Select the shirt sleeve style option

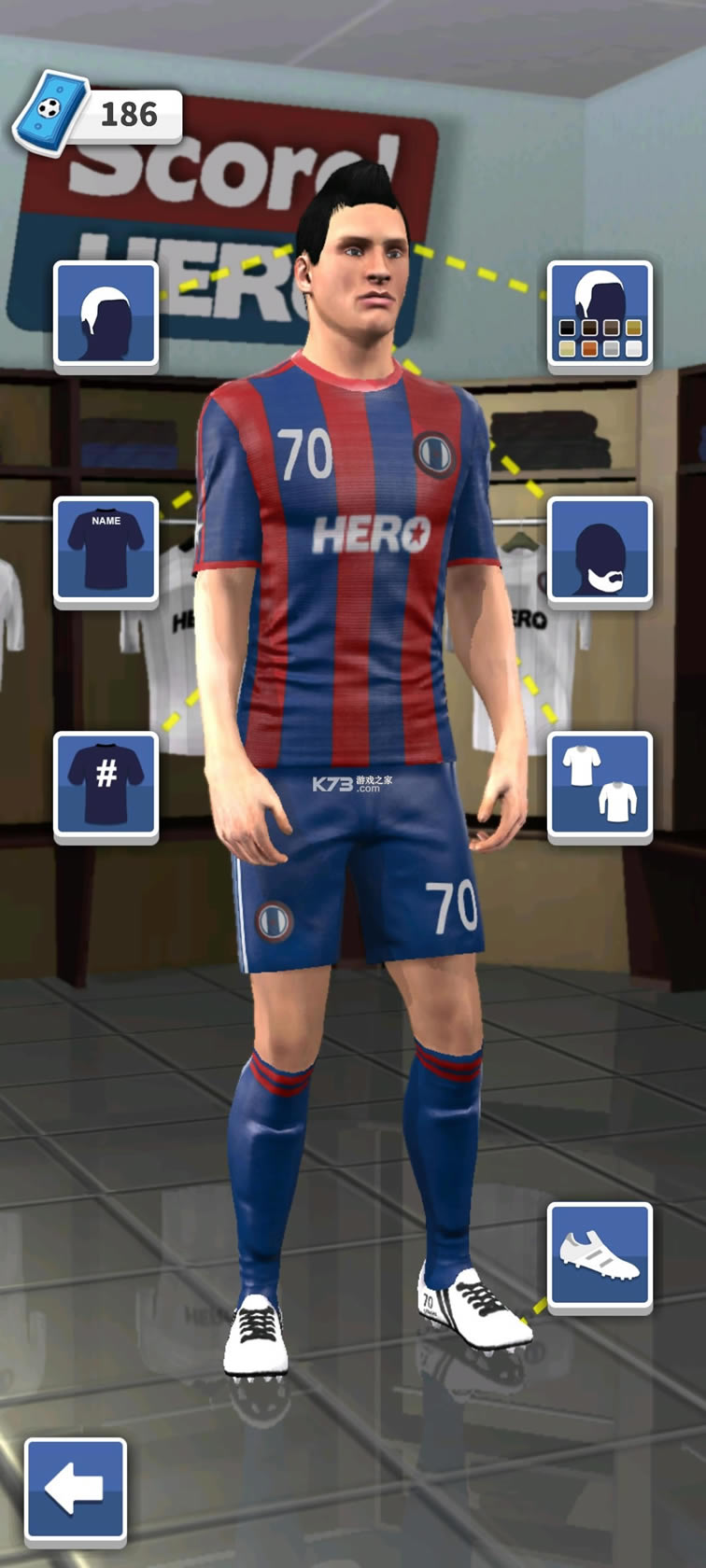(x=600, y=785)
